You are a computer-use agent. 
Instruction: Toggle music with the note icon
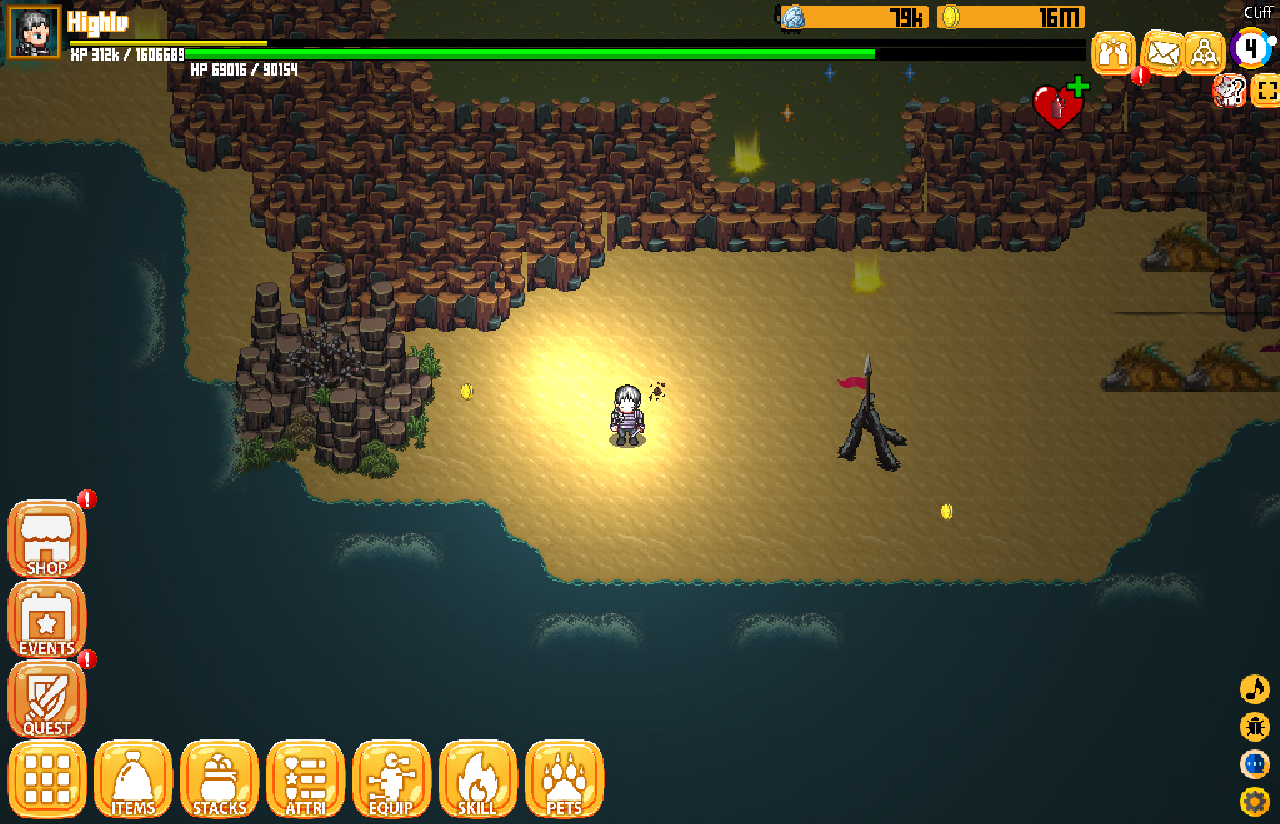(x=1254, y=689)
